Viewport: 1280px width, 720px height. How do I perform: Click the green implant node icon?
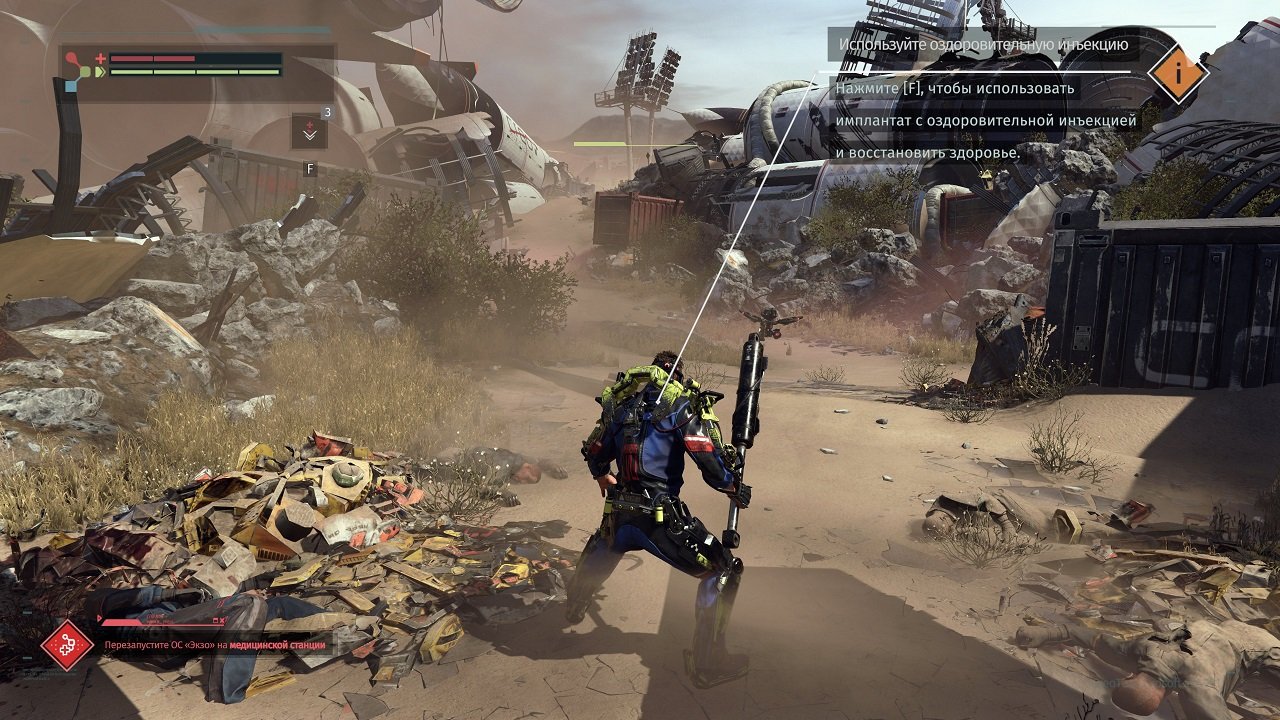[85, 71]
